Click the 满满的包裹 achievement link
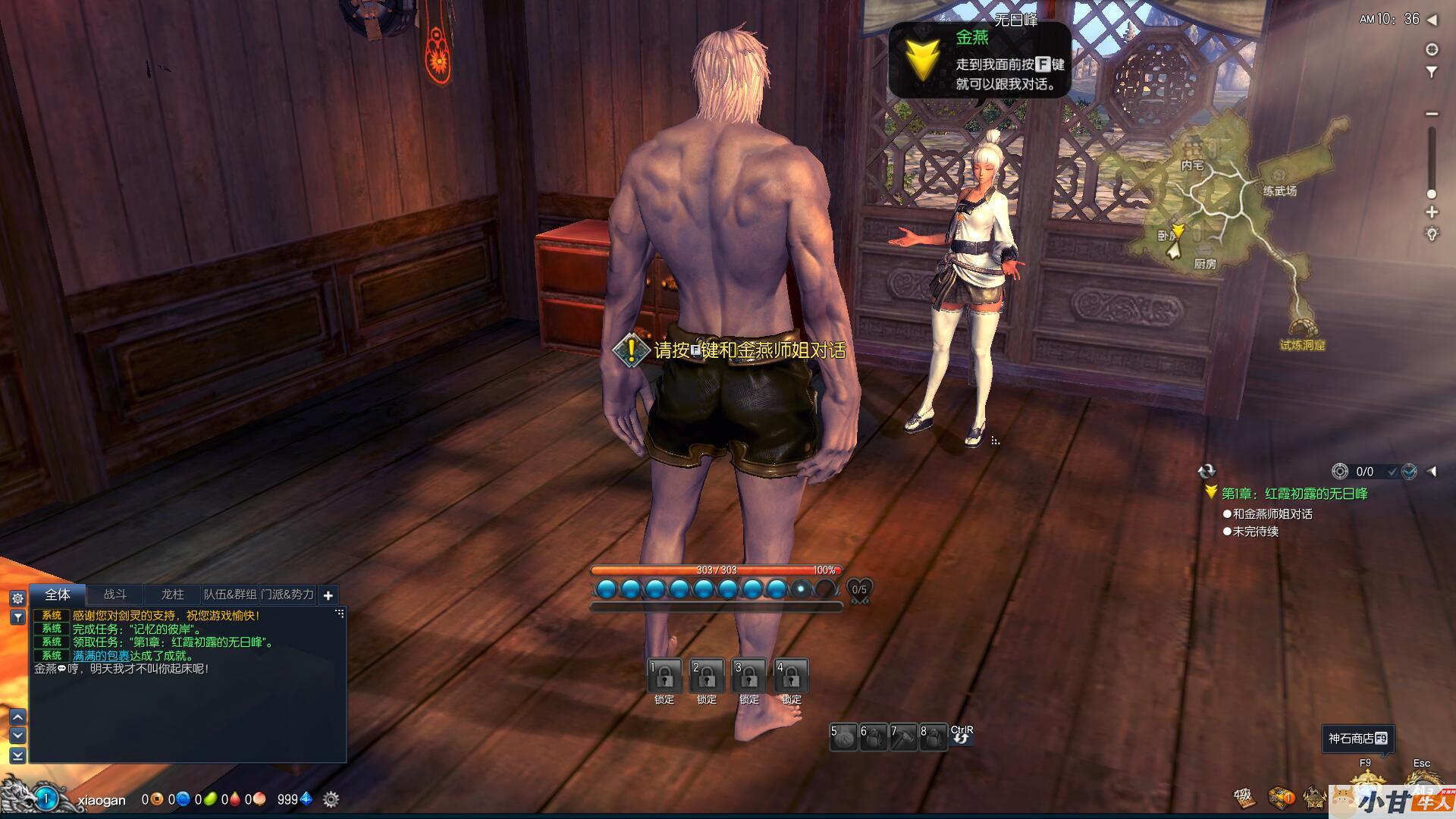1456x819 pixels. pyautogui.click(x=101, y=656)
